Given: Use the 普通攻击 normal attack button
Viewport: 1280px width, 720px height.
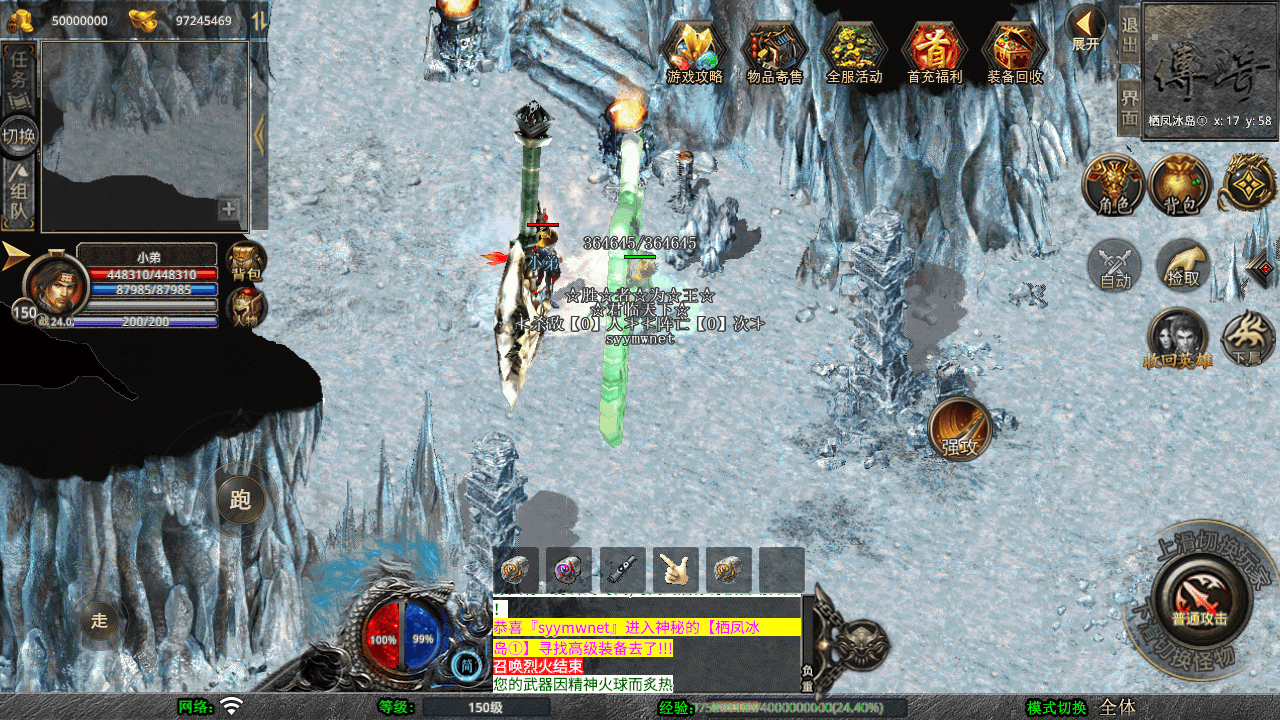Looking at the screenshot, I should coord(1199,599).
